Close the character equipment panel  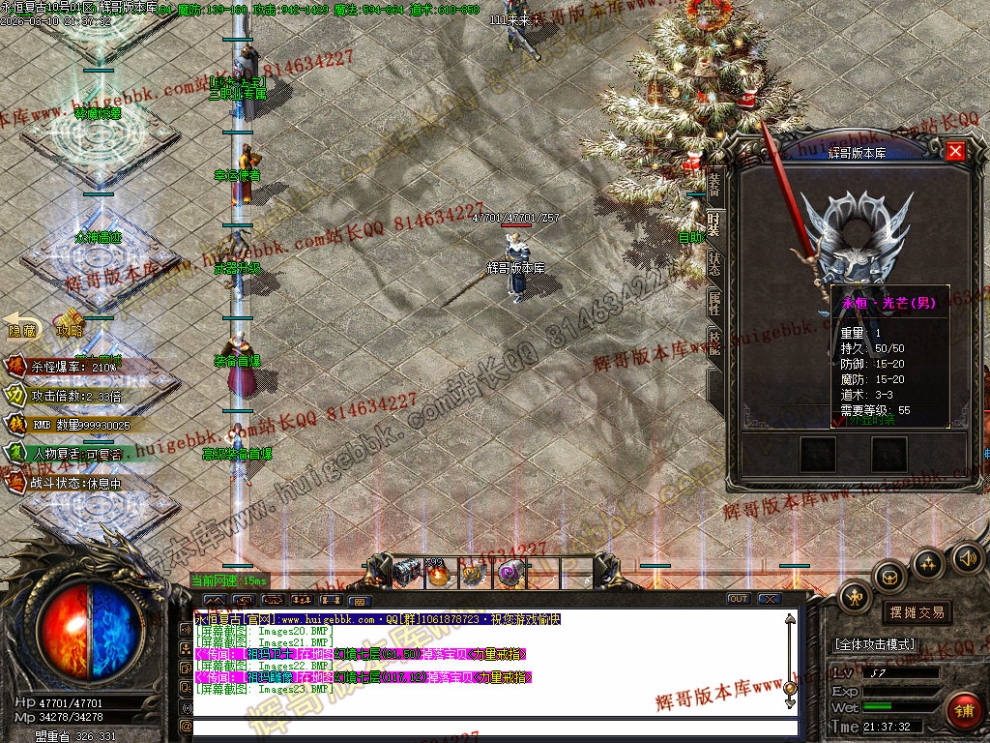955,151
